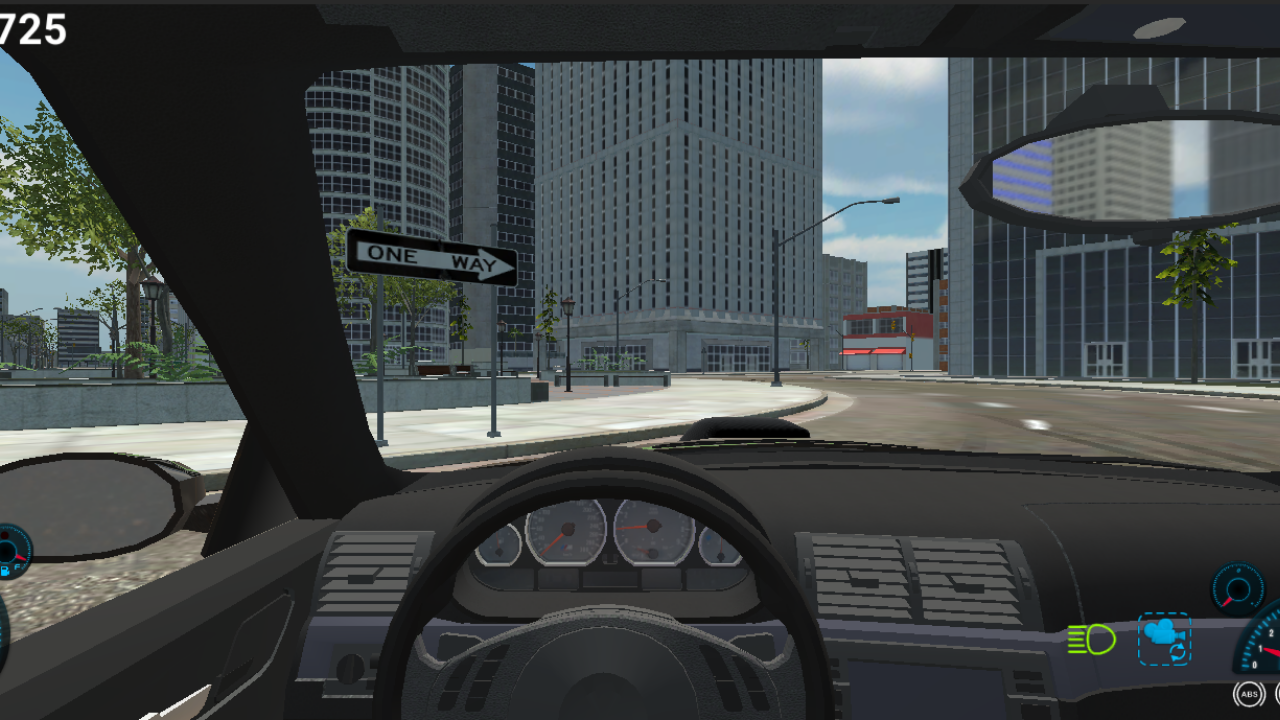Image resolution: width=1280 pixels, height=720 pixels.
Task: Click the red needle of the tachometer
Action: tap(1272, 650)
